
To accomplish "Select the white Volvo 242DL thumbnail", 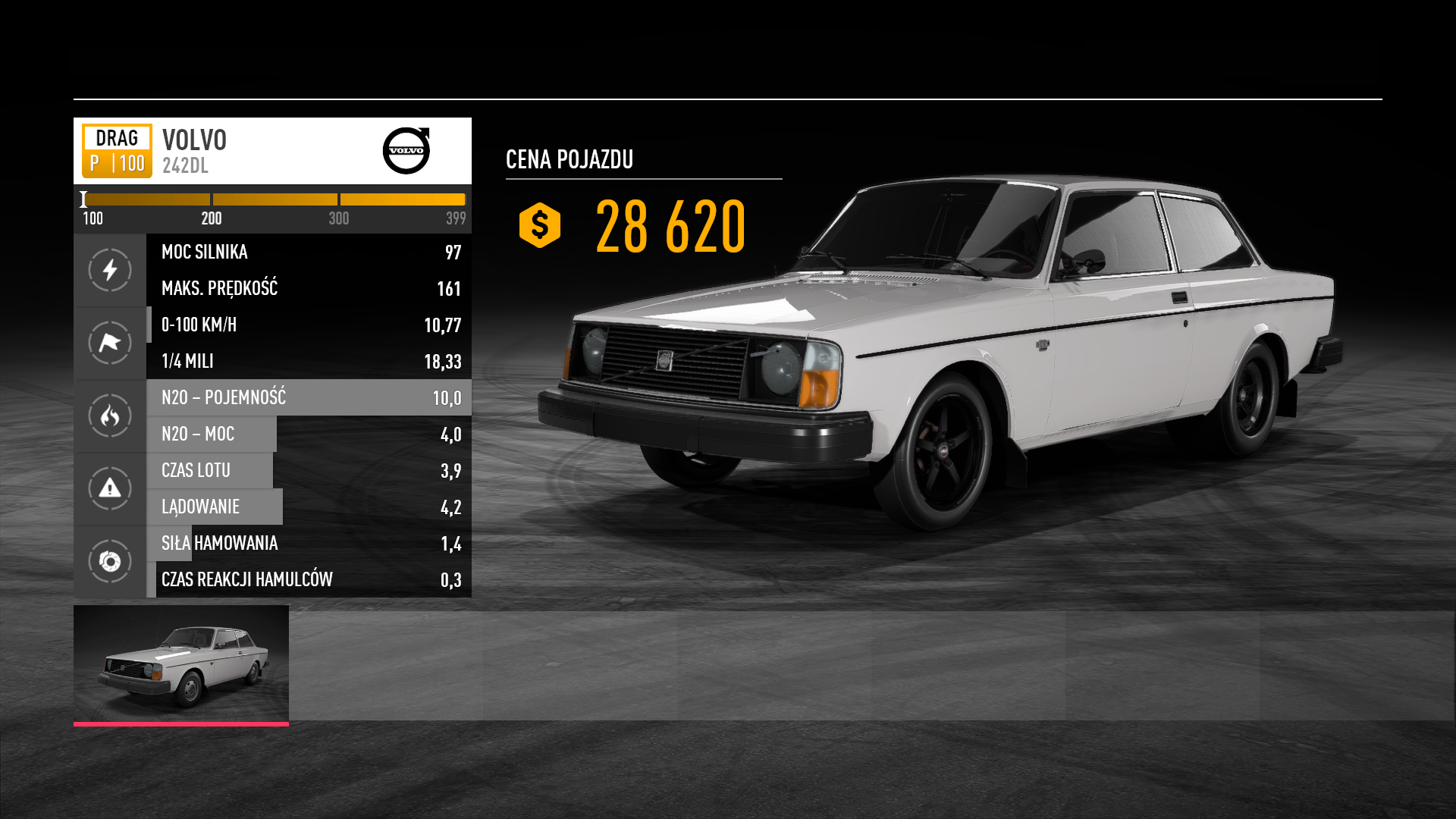I will [x=180, y=664].
